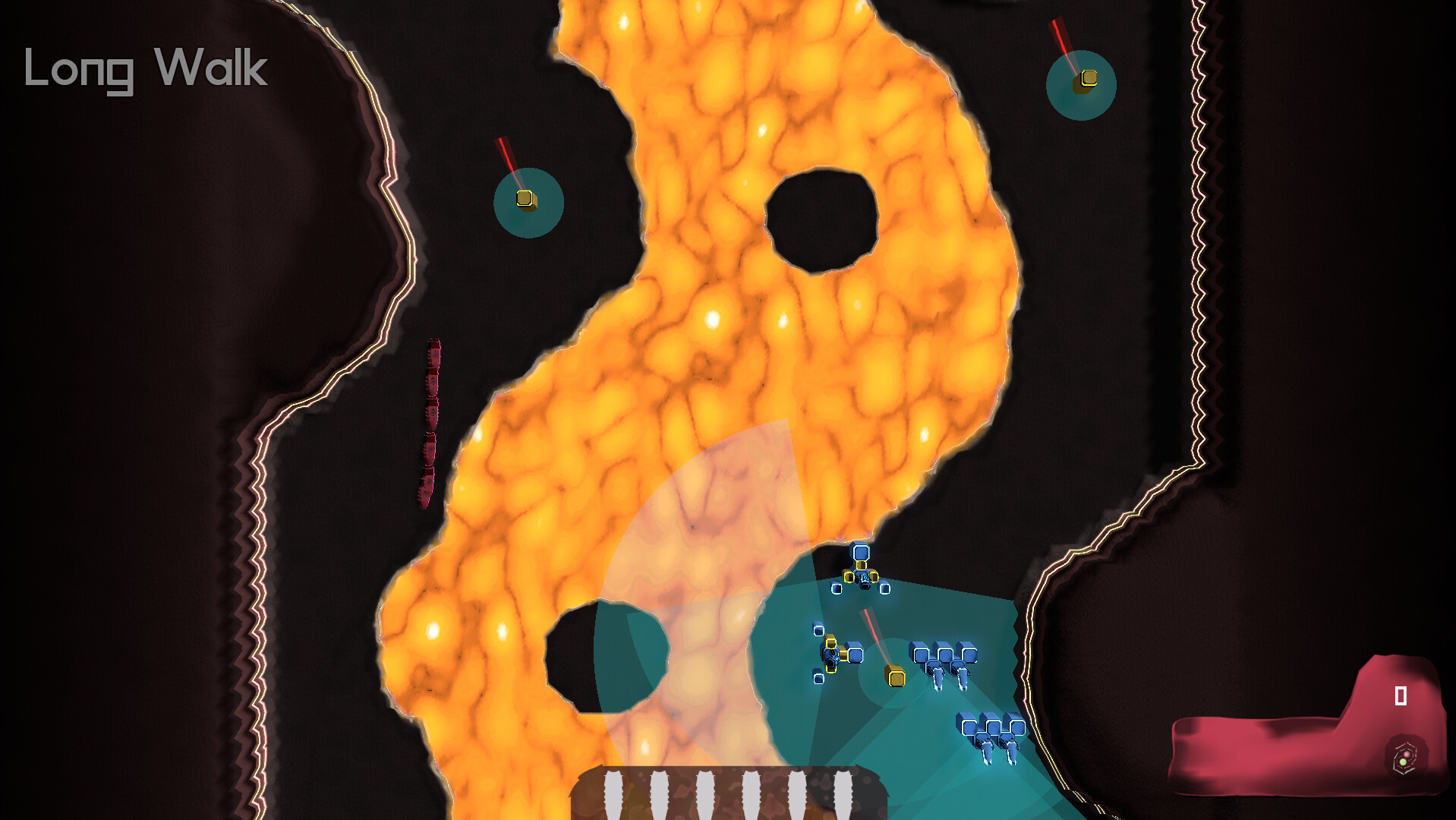The height and width of the screenshot is (820, 1456).
Task: Click the middle walker unit with yellow armor blocks
Action: click(832, 654)
